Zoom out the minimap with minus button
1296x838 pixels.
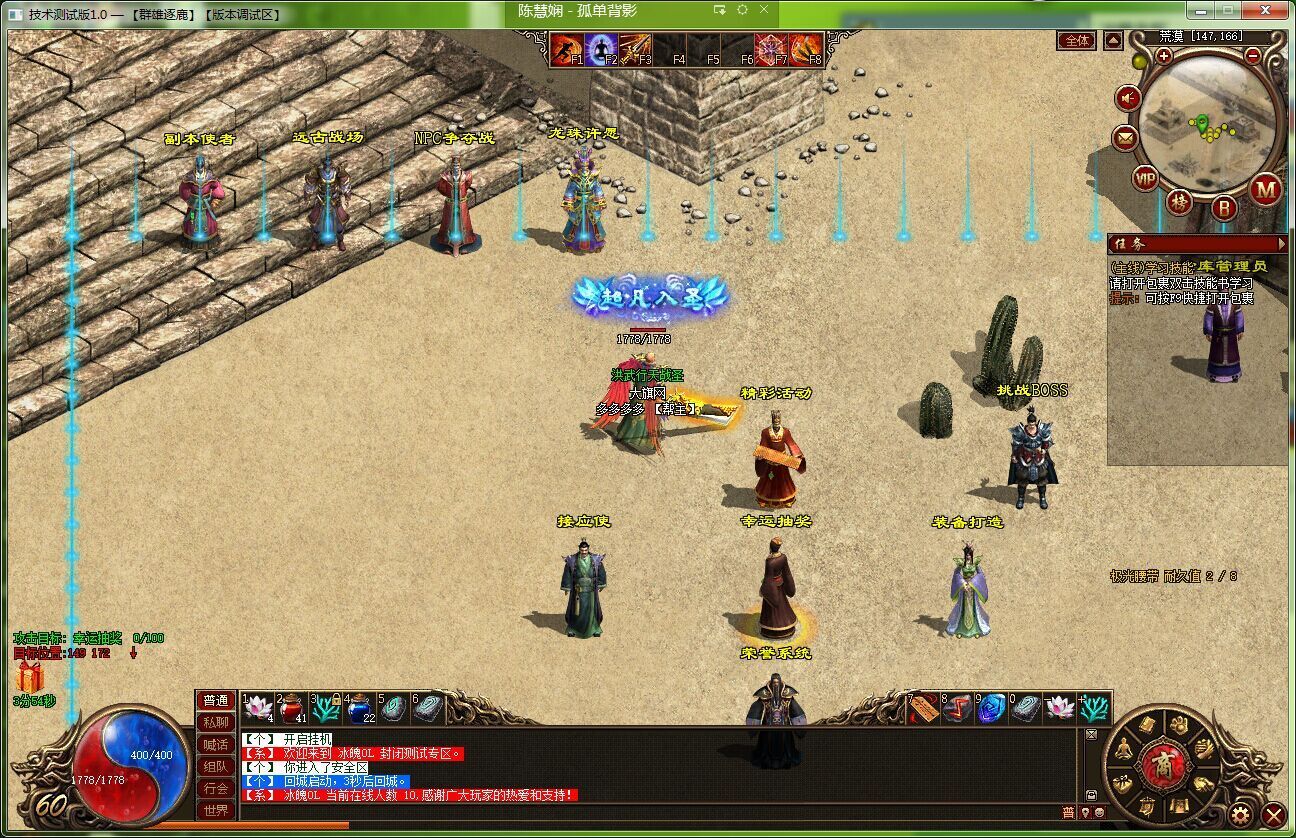(x=1253, y=56)
